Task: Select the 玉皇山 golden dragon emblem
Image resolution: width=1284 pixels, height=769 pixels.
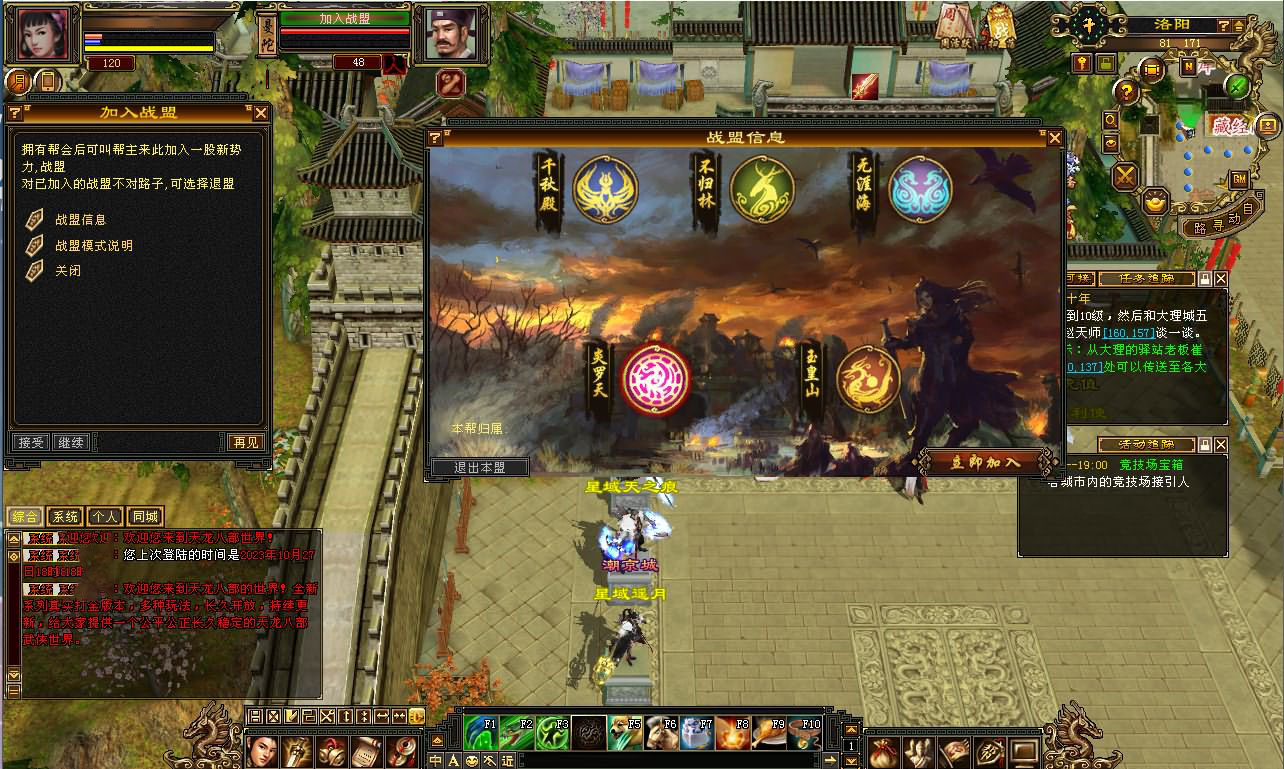Action: [x=868, y=379]
